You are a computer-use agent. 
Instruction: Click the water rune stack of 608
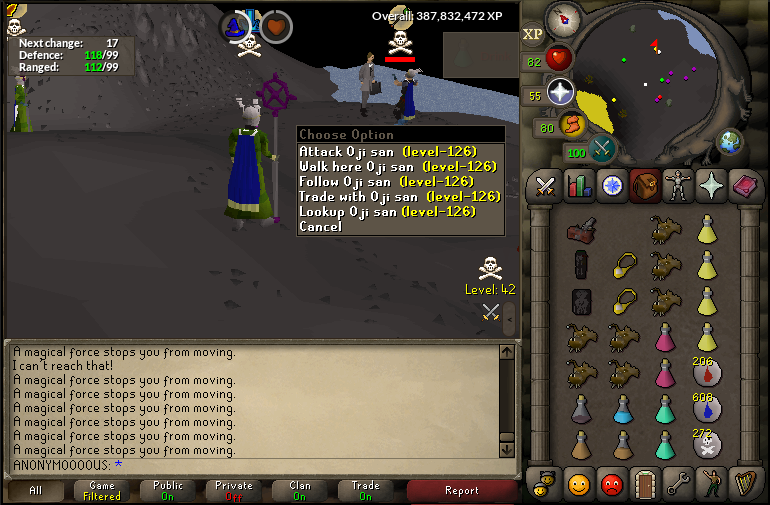[x=707, y=409]
